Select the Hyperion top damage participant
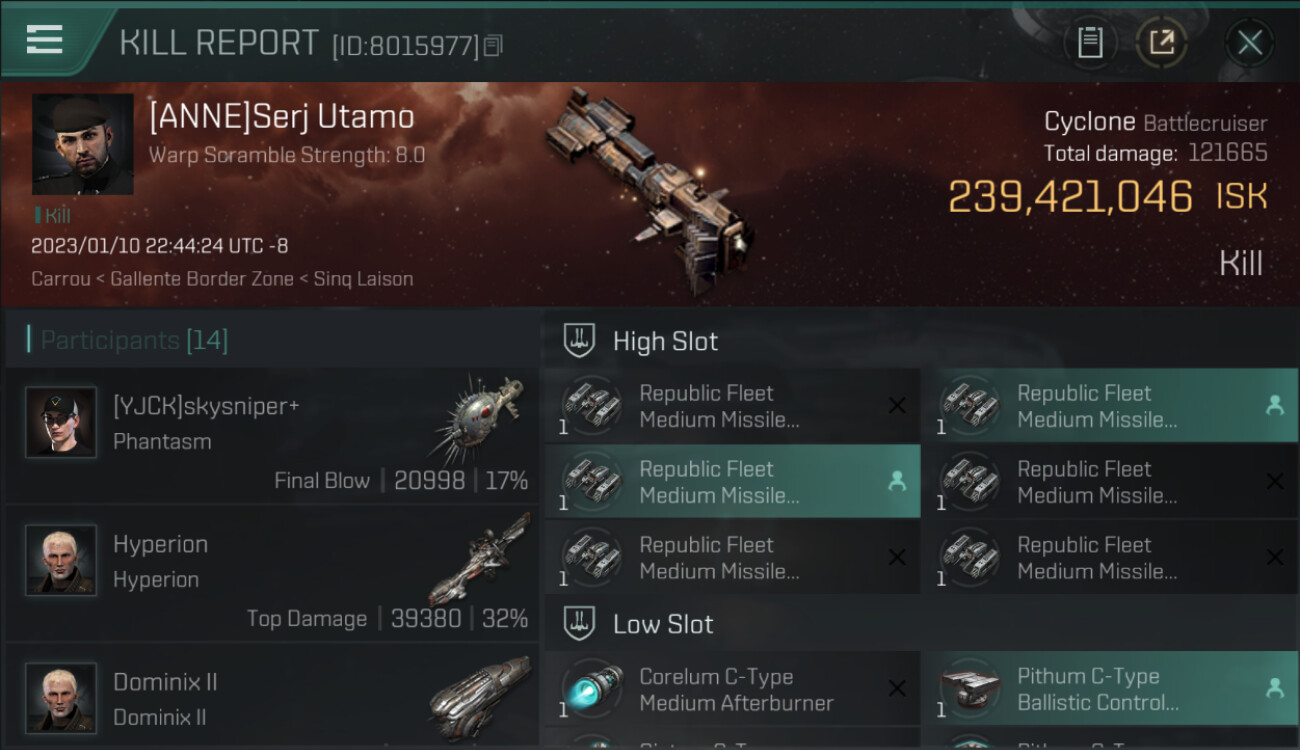 [x=271, y=573]
